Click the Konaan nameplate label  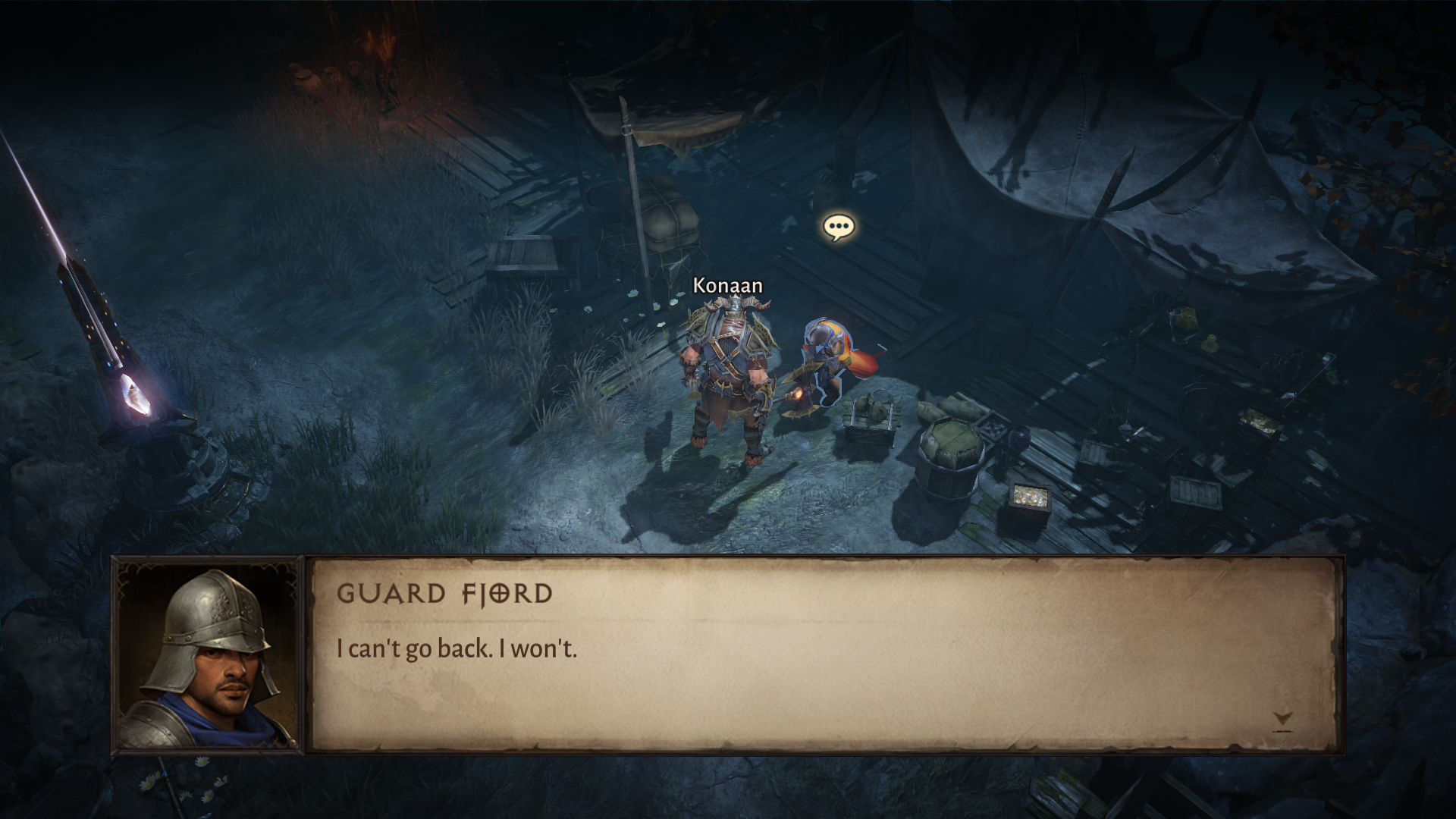tap(726, 286)
